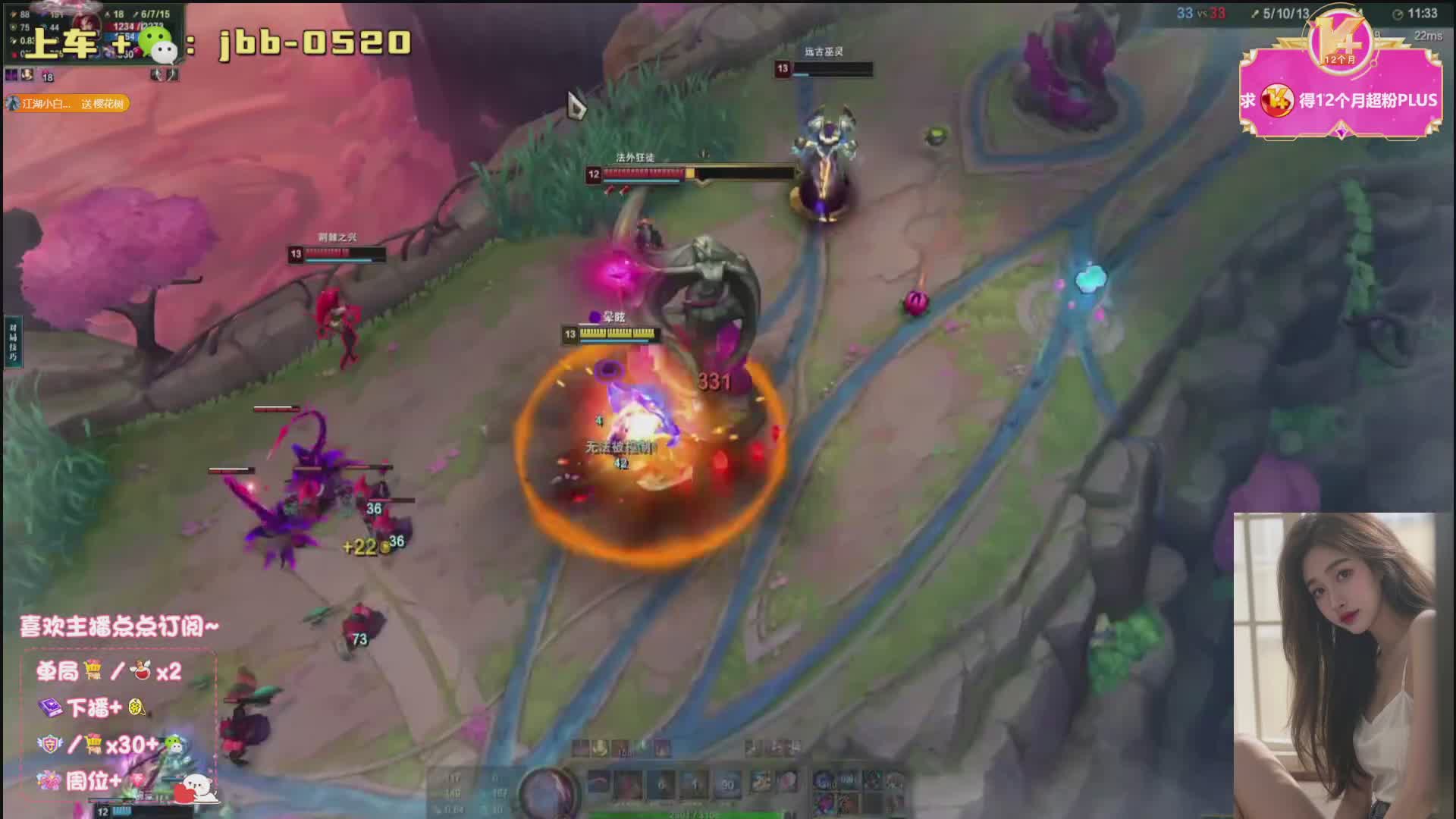Activate the ultimate ability showing 90 cooldown
This screenshot has width=1456, height=819.
[726, 786]
